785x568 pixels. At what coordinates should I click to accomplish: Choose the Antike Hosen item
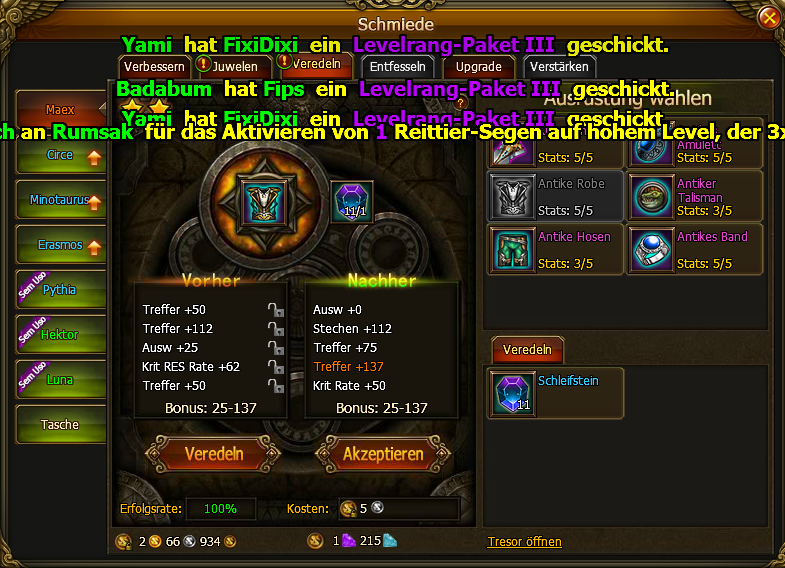coord(553,249)
